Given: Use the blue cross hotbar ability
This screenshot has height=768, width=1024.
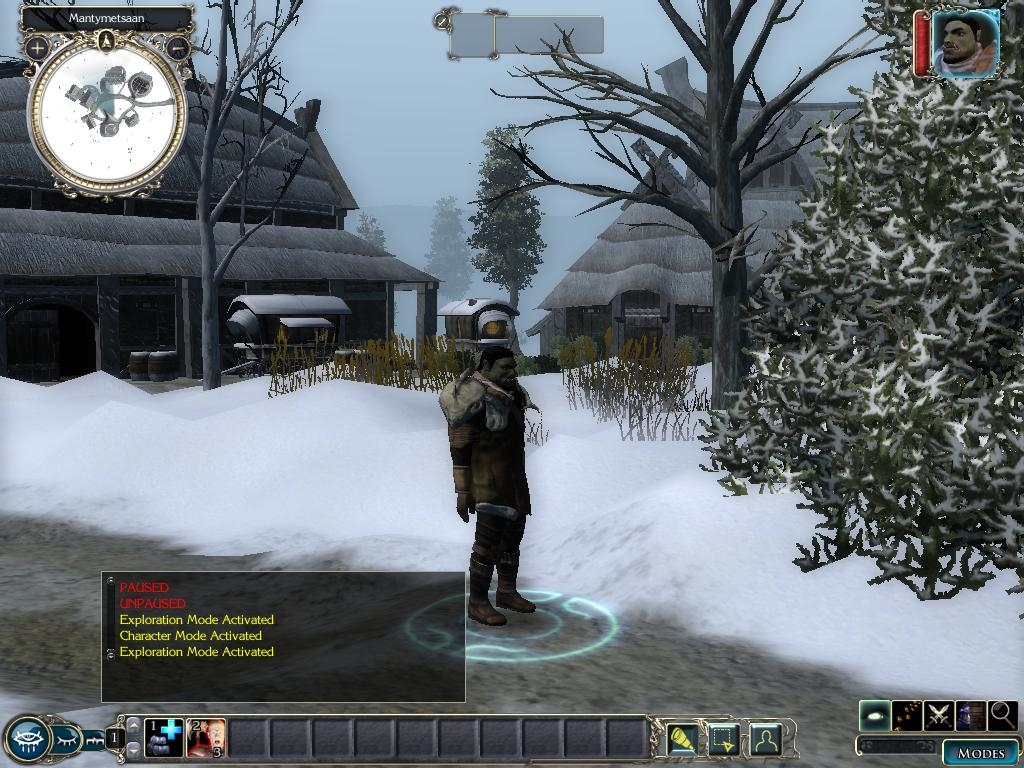Looking at the screenshot, I should [x=164, y=738].
